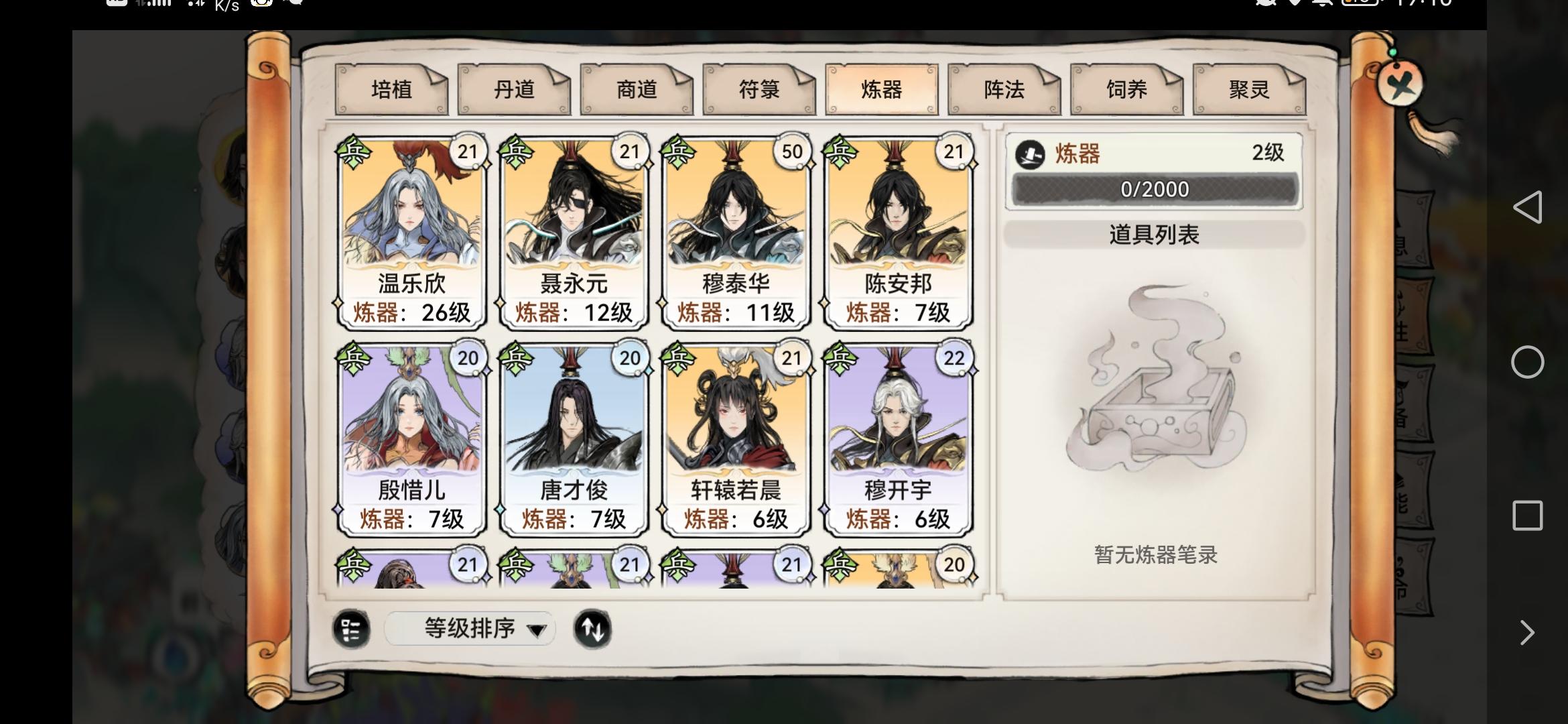The width and height of the screenshot is (1568, 724).
Task: Open the 聚灵 section
Action: pyautogui.click(x=1248, y=89)
